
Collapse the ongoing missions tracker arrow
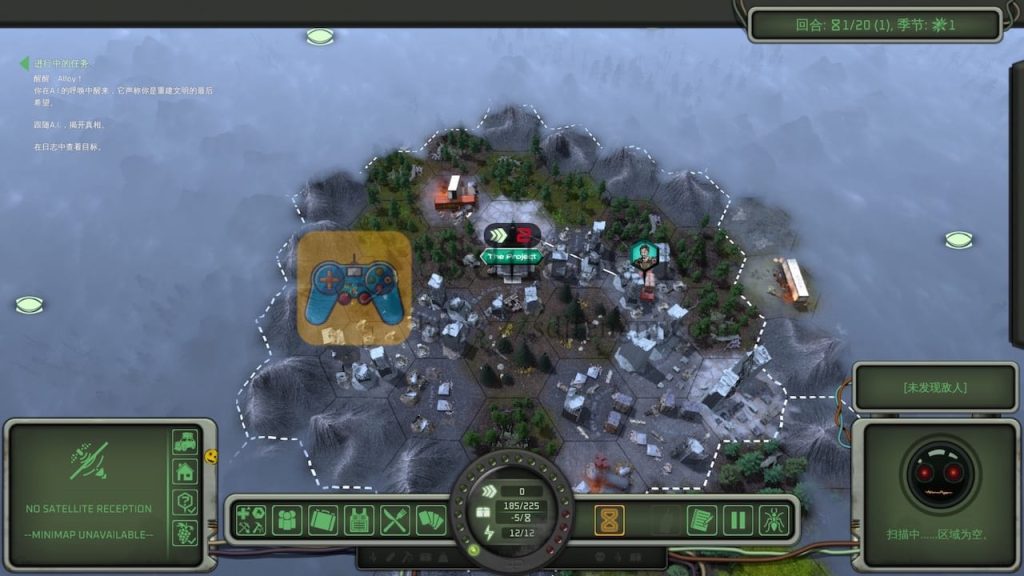24,64
